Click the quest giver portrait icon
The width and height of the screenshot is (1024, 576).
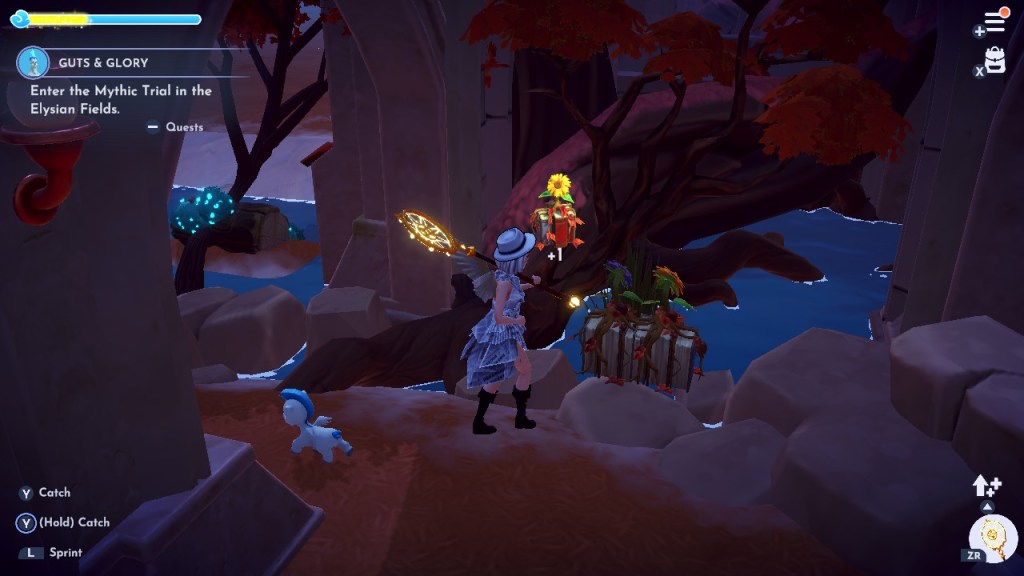(x=33, y=63)
